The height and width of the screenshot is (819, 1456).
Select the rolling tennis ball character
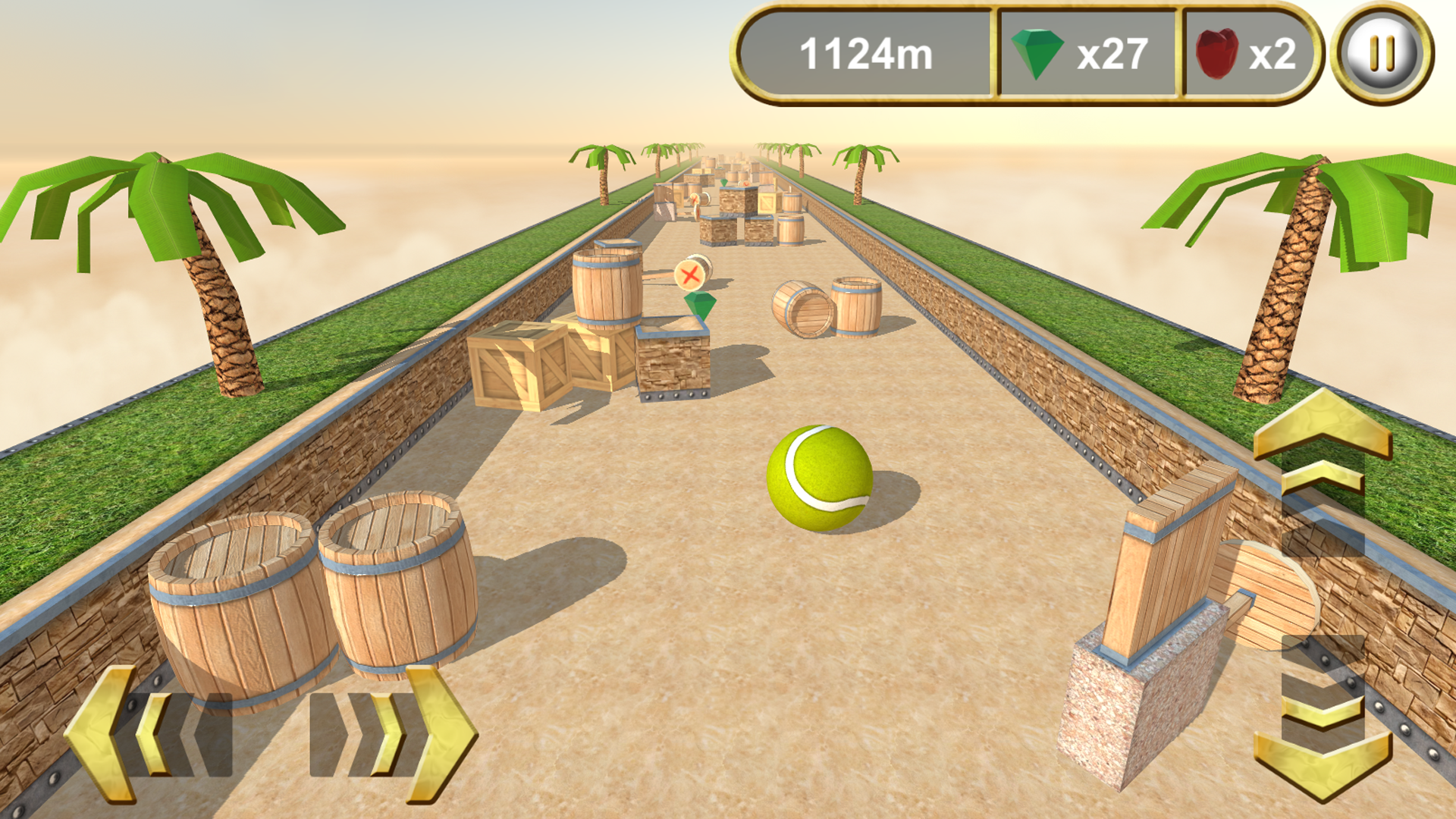(x=819, y=478)
